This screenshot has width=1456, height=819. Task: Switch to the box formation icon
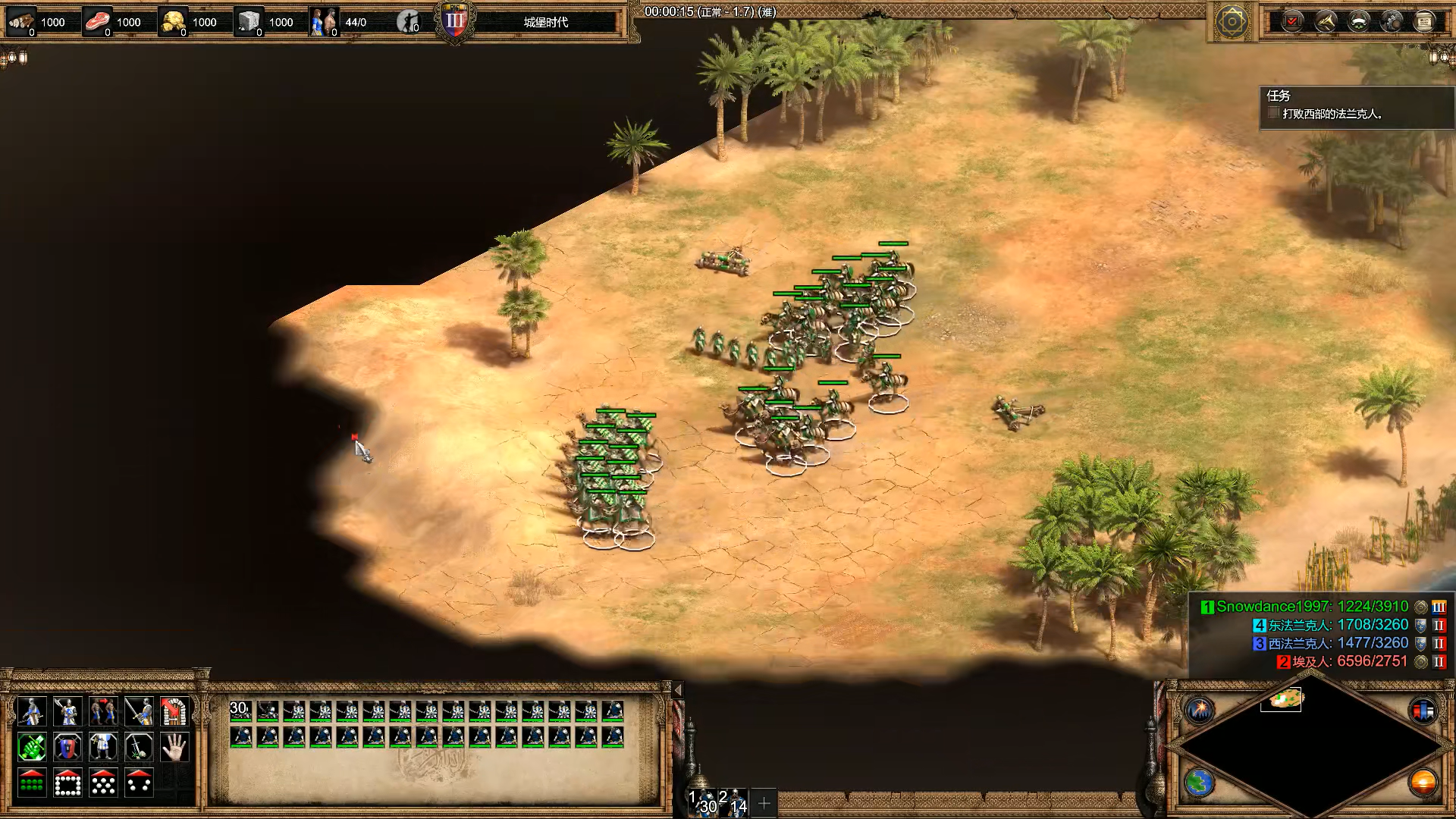(67, 783)
